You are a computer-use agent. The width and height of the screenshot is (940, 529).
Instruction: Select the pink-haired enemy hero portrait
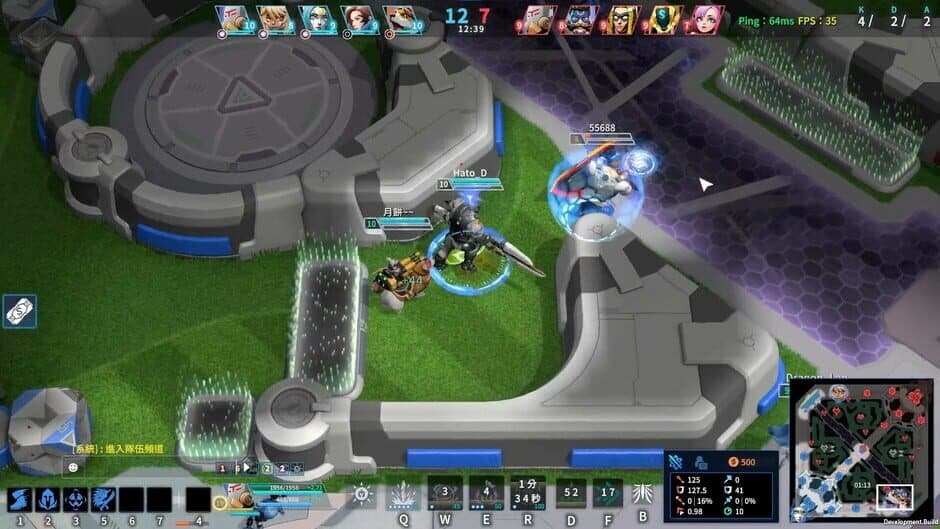point(707,19)
